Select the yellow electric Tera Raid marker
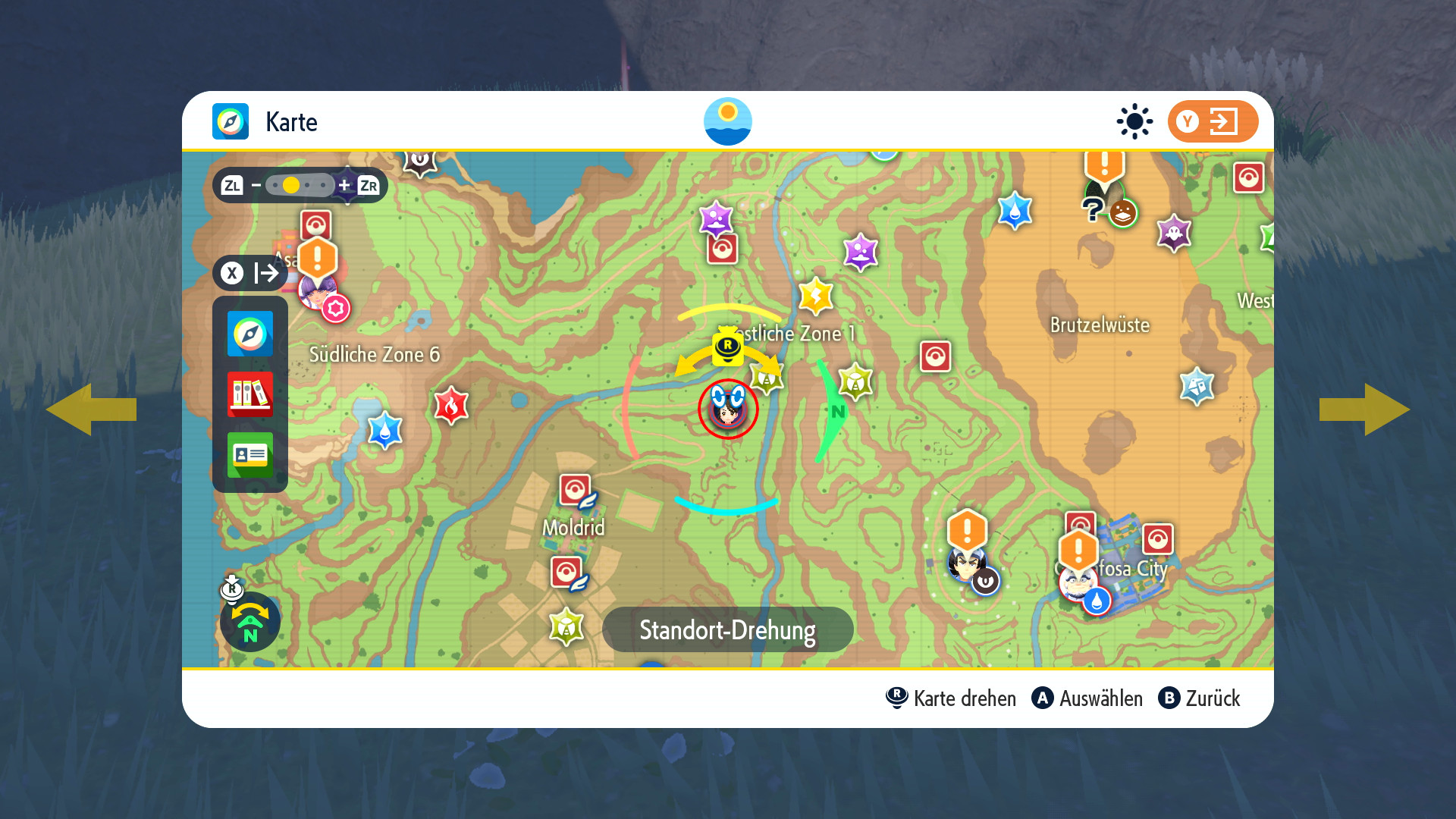 coord(816,296)
